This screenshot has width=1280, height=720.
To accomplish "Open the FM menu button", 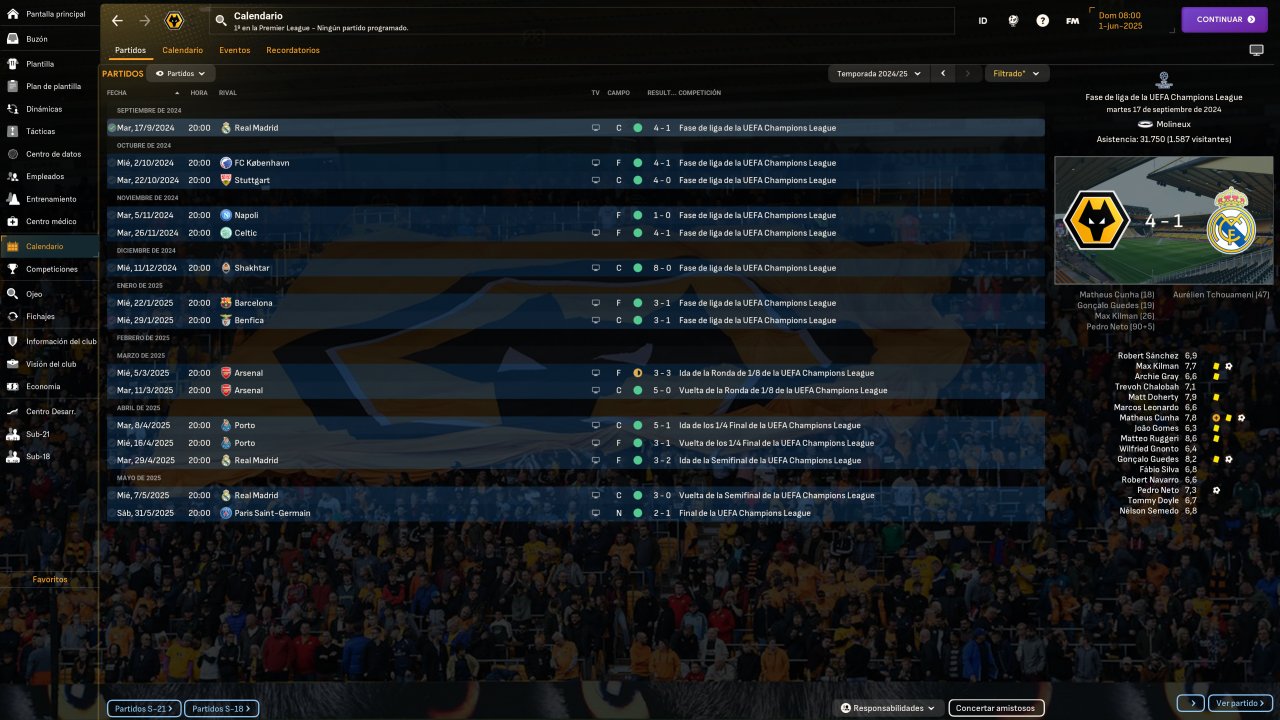I will (x=1072, y=20).
